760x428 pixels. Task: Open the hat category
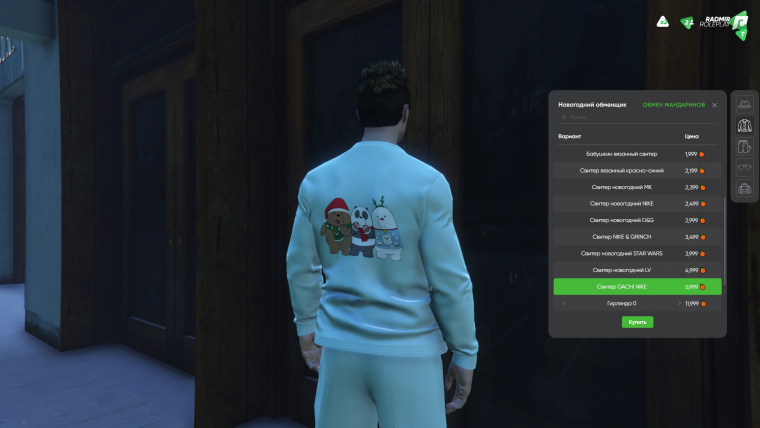744,104
